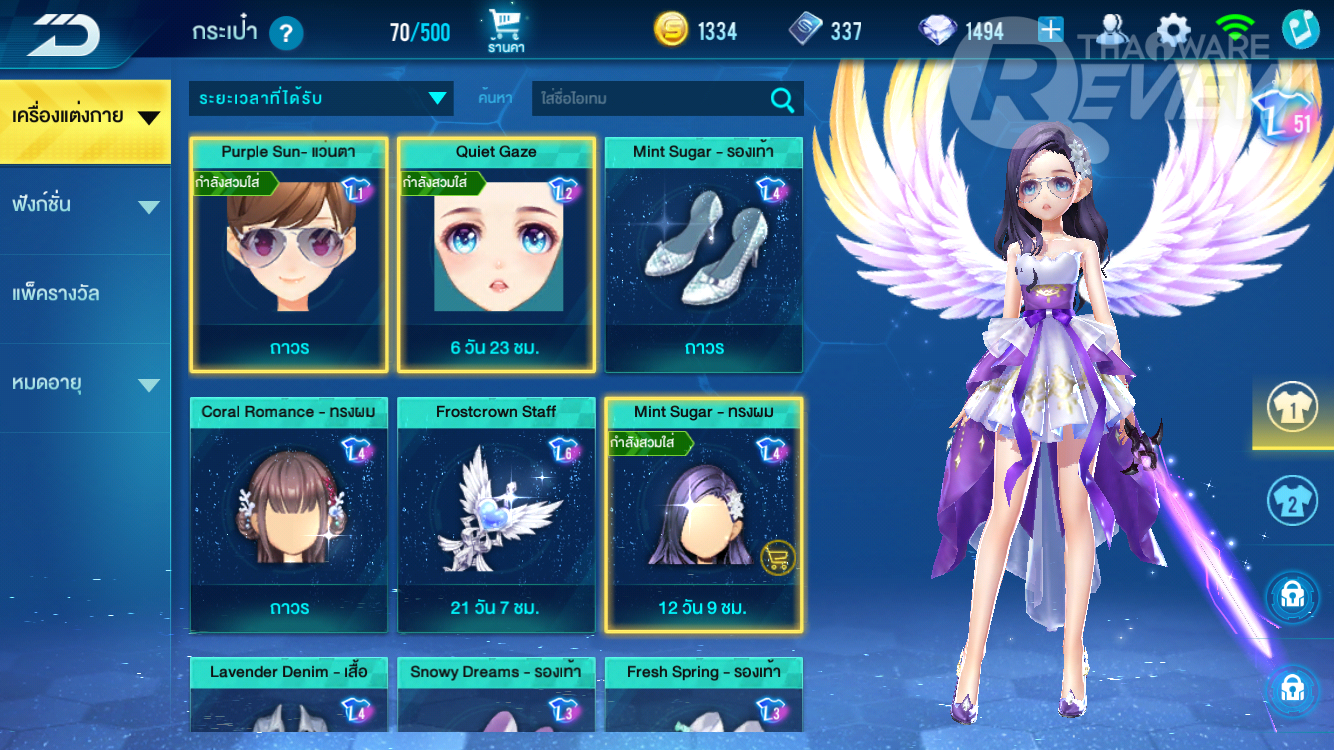1334x750 pixels.
Task: Open the shop cart icon
Action: (x=506, y=31)
